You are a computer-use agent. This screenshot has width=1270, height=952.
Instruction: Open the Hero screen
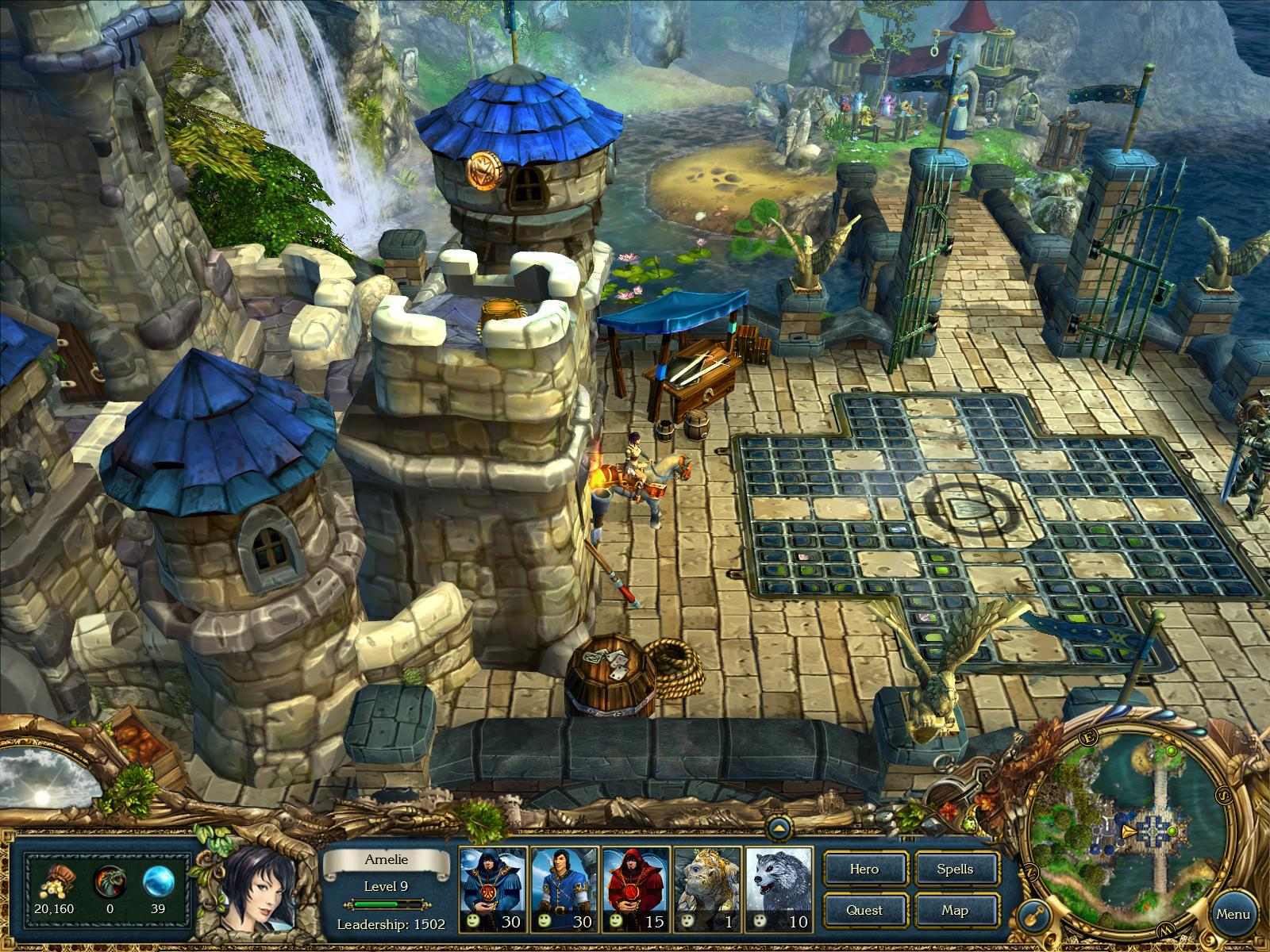866,869
